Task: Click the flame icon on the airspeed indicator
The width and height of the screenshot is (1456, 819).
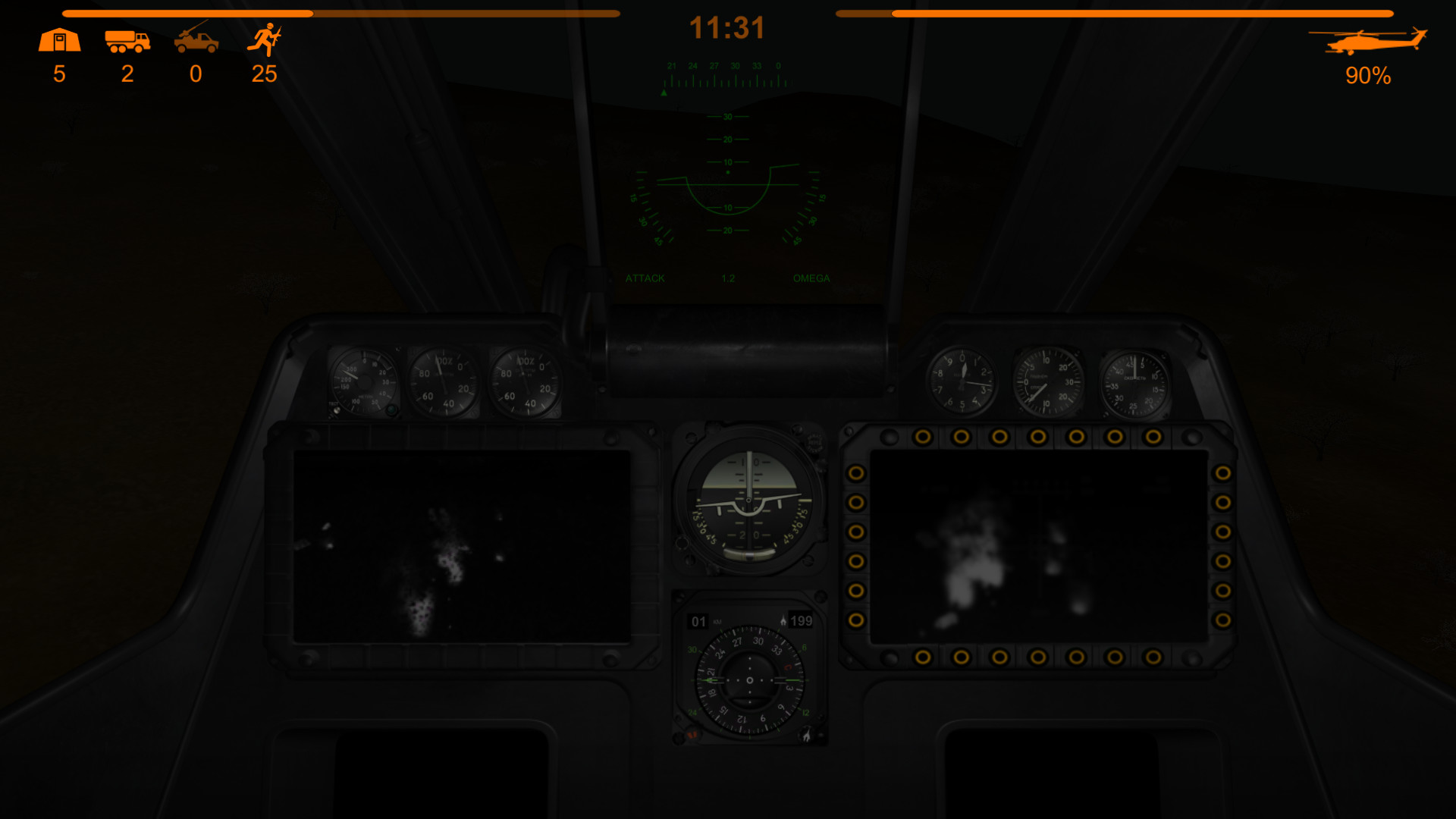Action: click(x=785, y=620)
